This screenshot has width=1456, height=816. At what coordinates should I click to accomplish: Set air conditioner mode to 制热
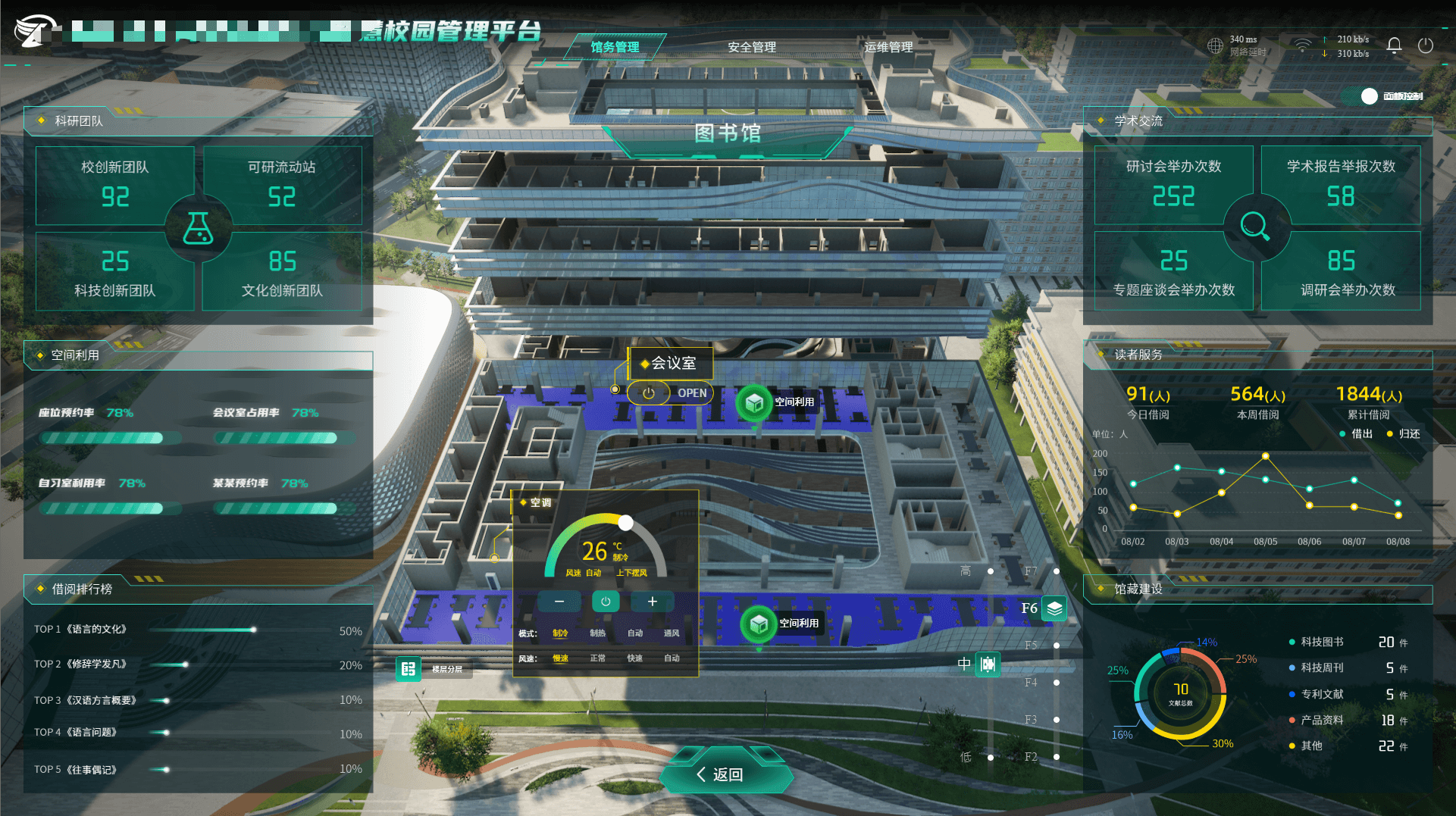tap(597, 633)
